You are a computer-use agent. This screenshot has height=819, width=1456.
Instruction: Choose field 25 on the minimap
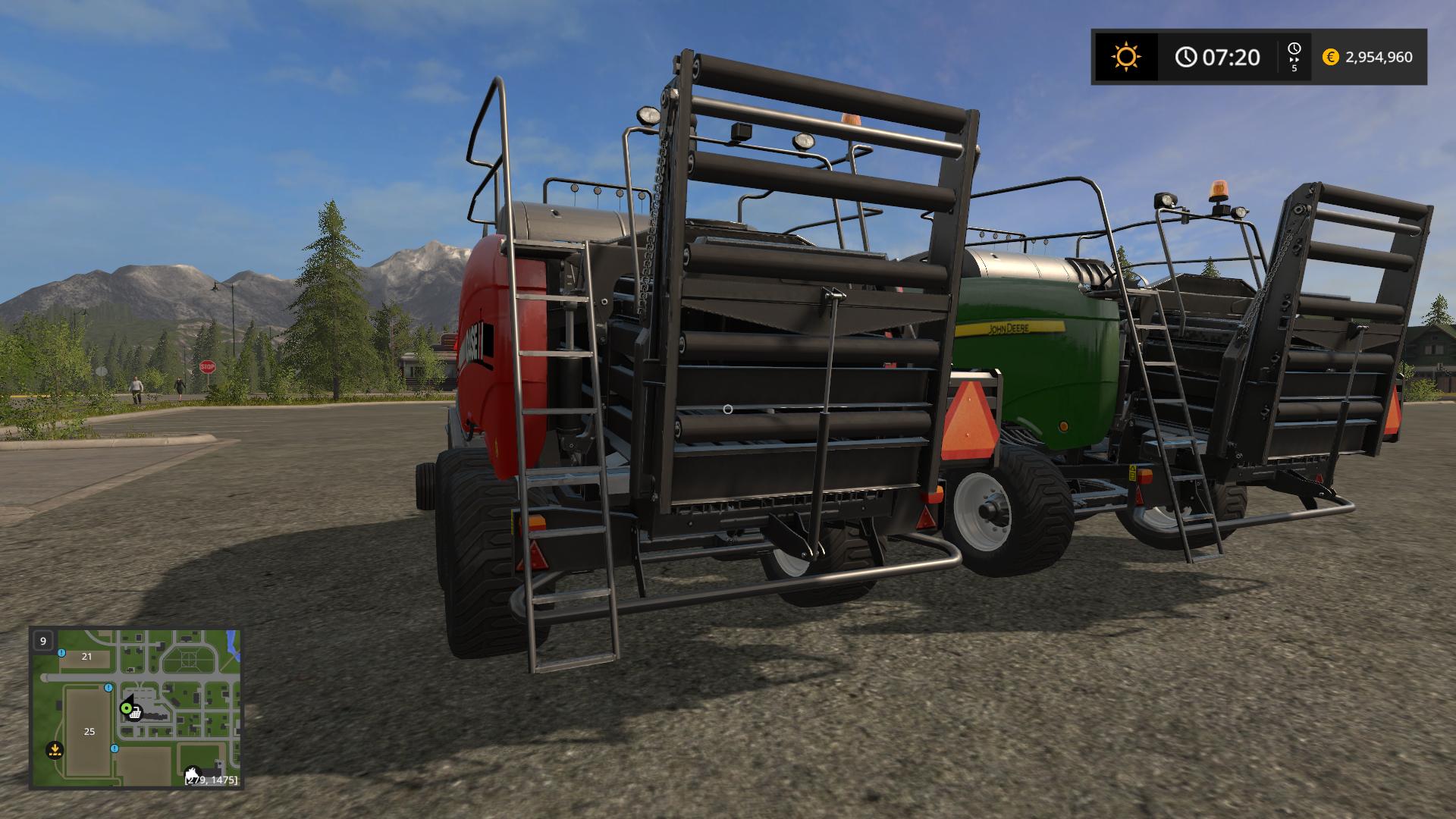[89, 731]
